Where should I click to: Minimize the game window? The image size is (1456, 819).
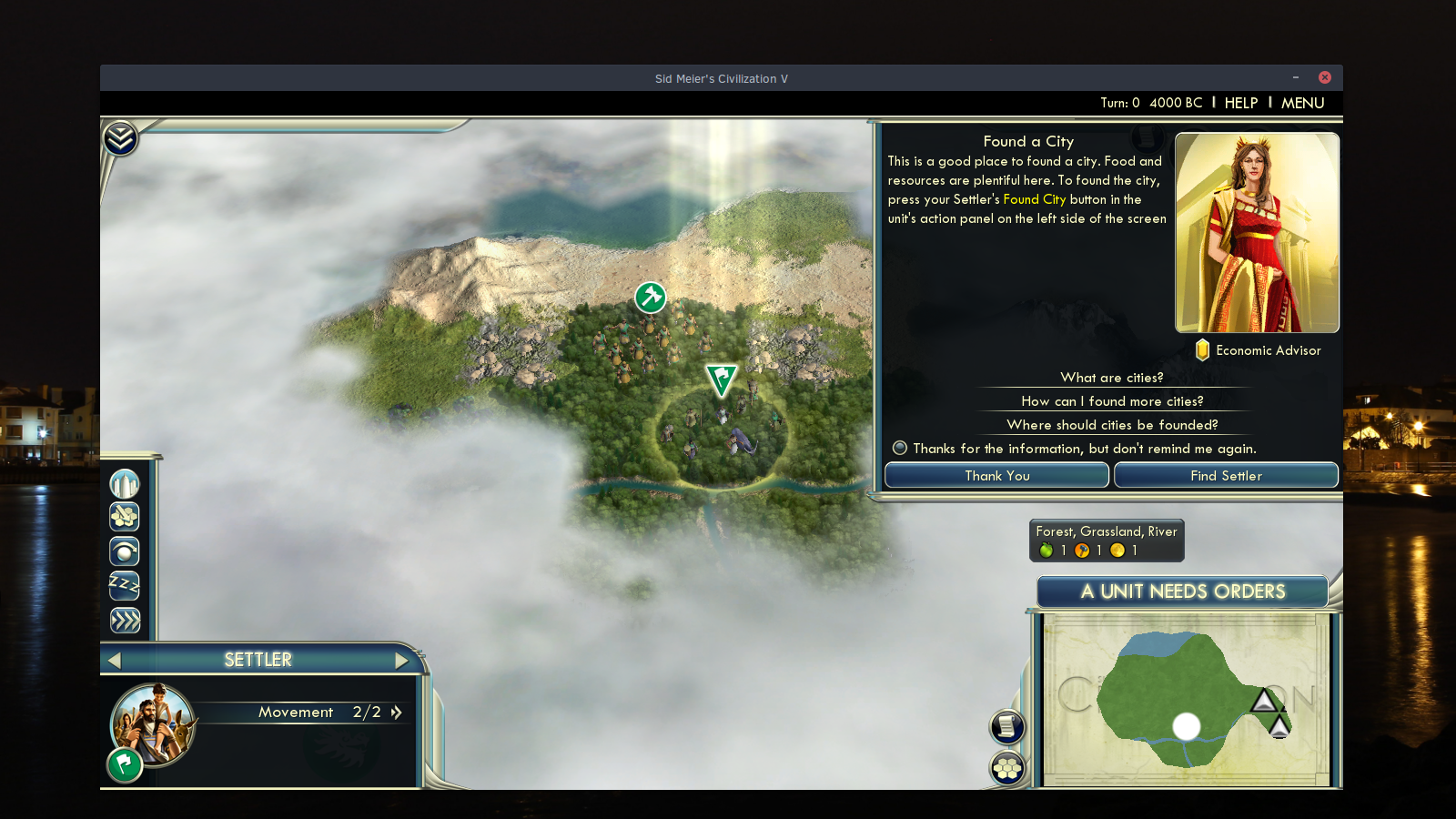[1296, 78]
